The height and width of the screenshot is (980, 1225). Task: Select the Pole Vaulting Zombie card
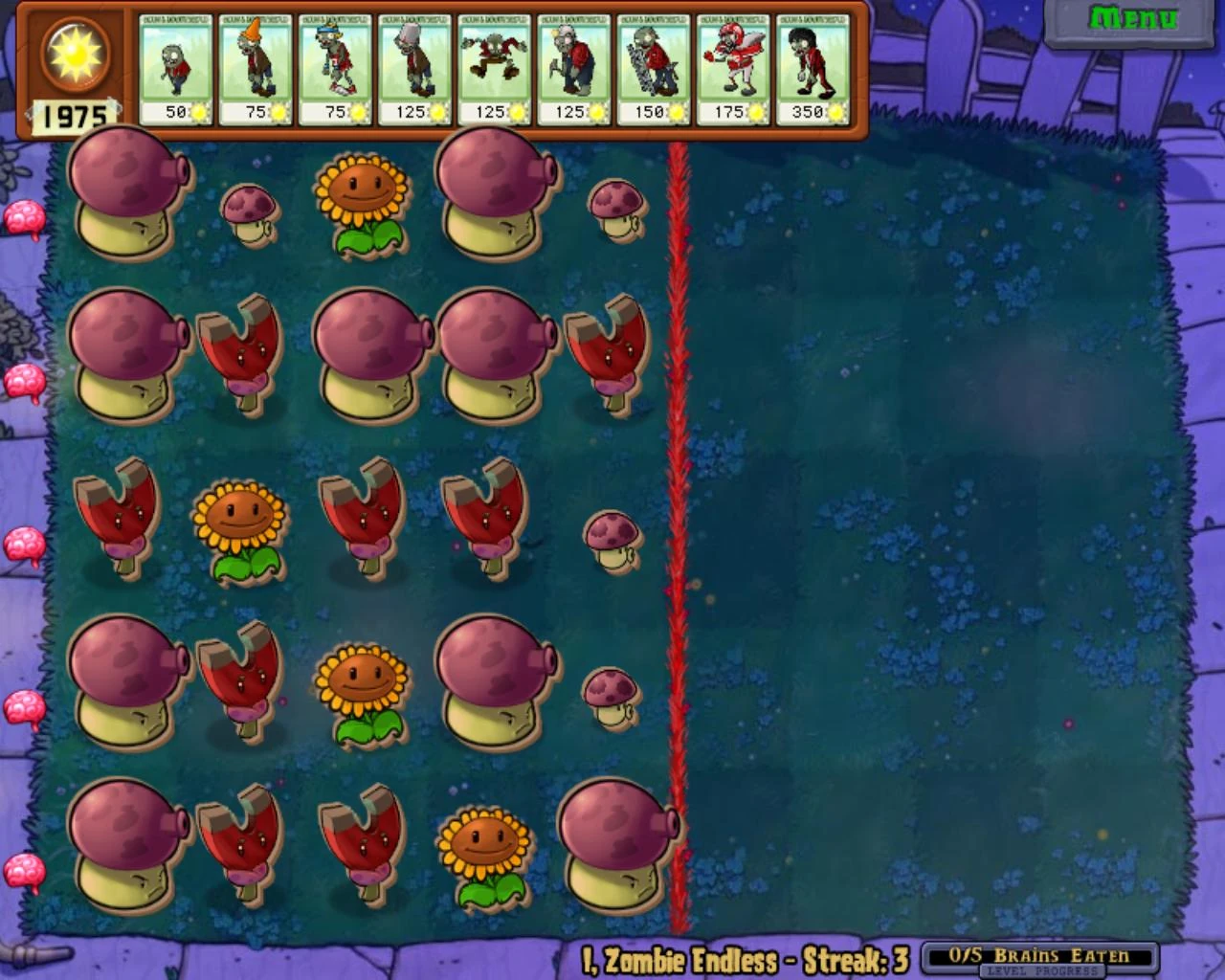tap(336, 67)
